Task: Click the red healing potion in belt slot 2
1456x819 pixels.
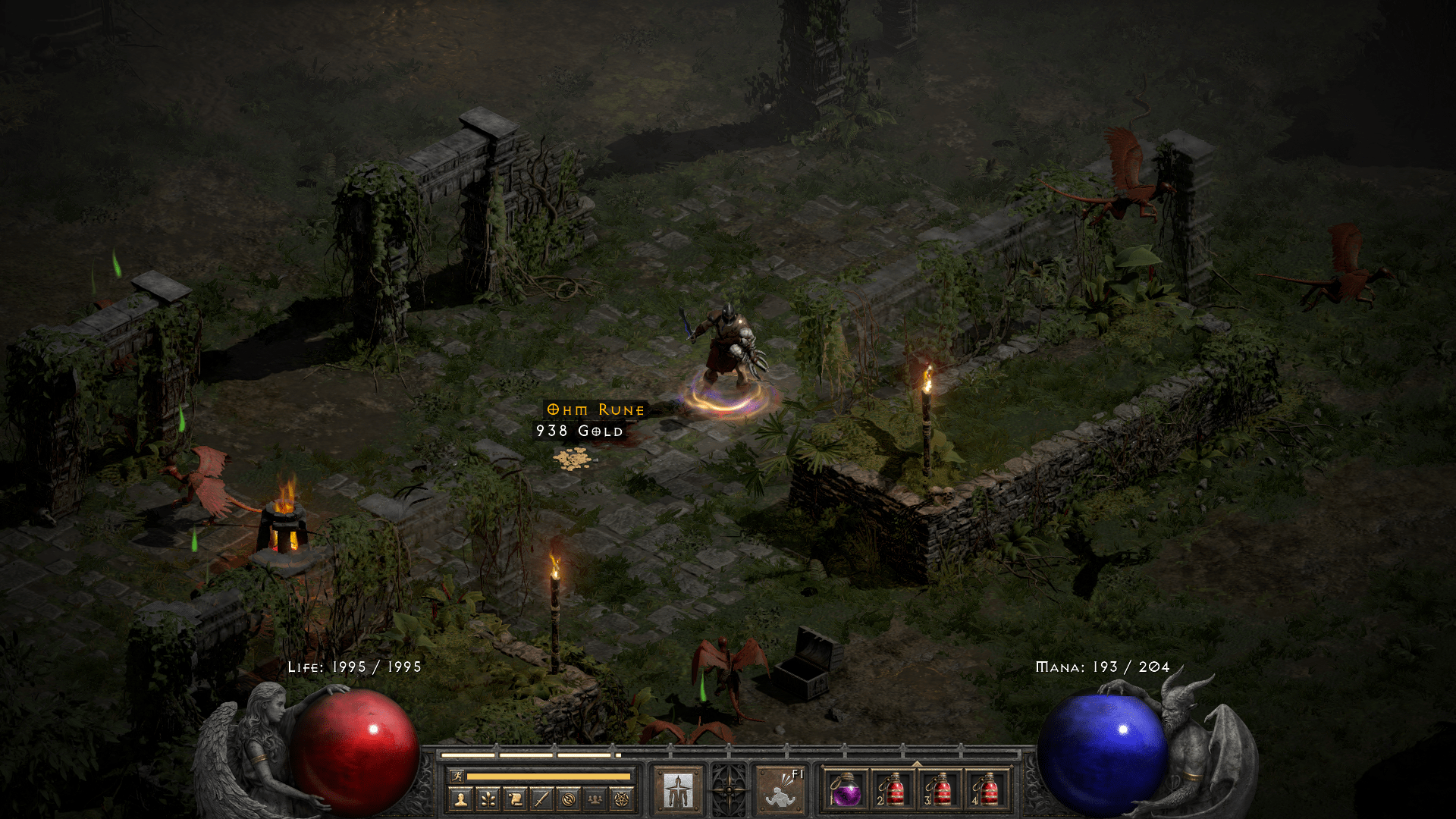Action: [x=895, y=791]
